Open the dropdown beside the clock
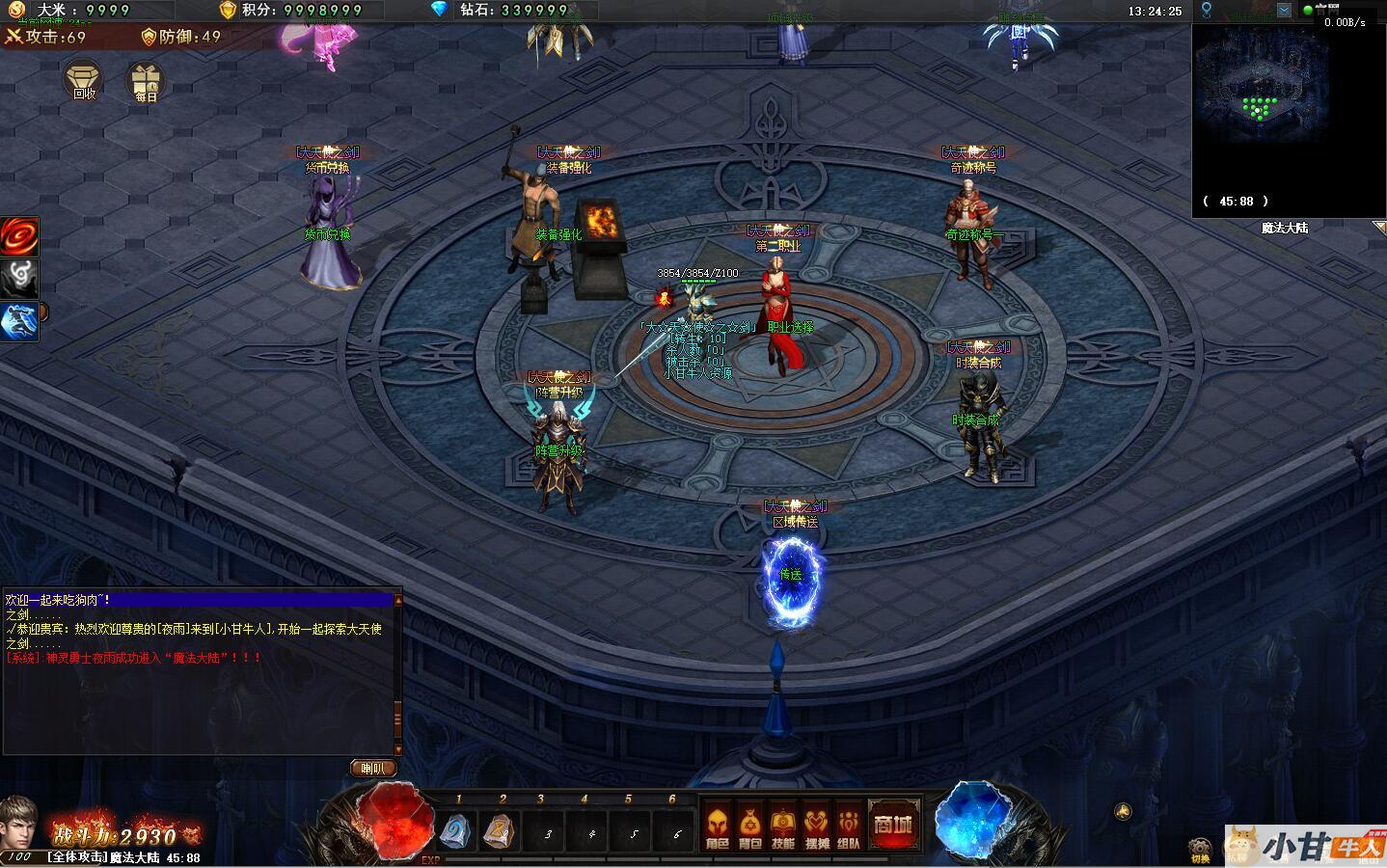Viewport: 1387px width, 868px height. (x=1284, y=11)
